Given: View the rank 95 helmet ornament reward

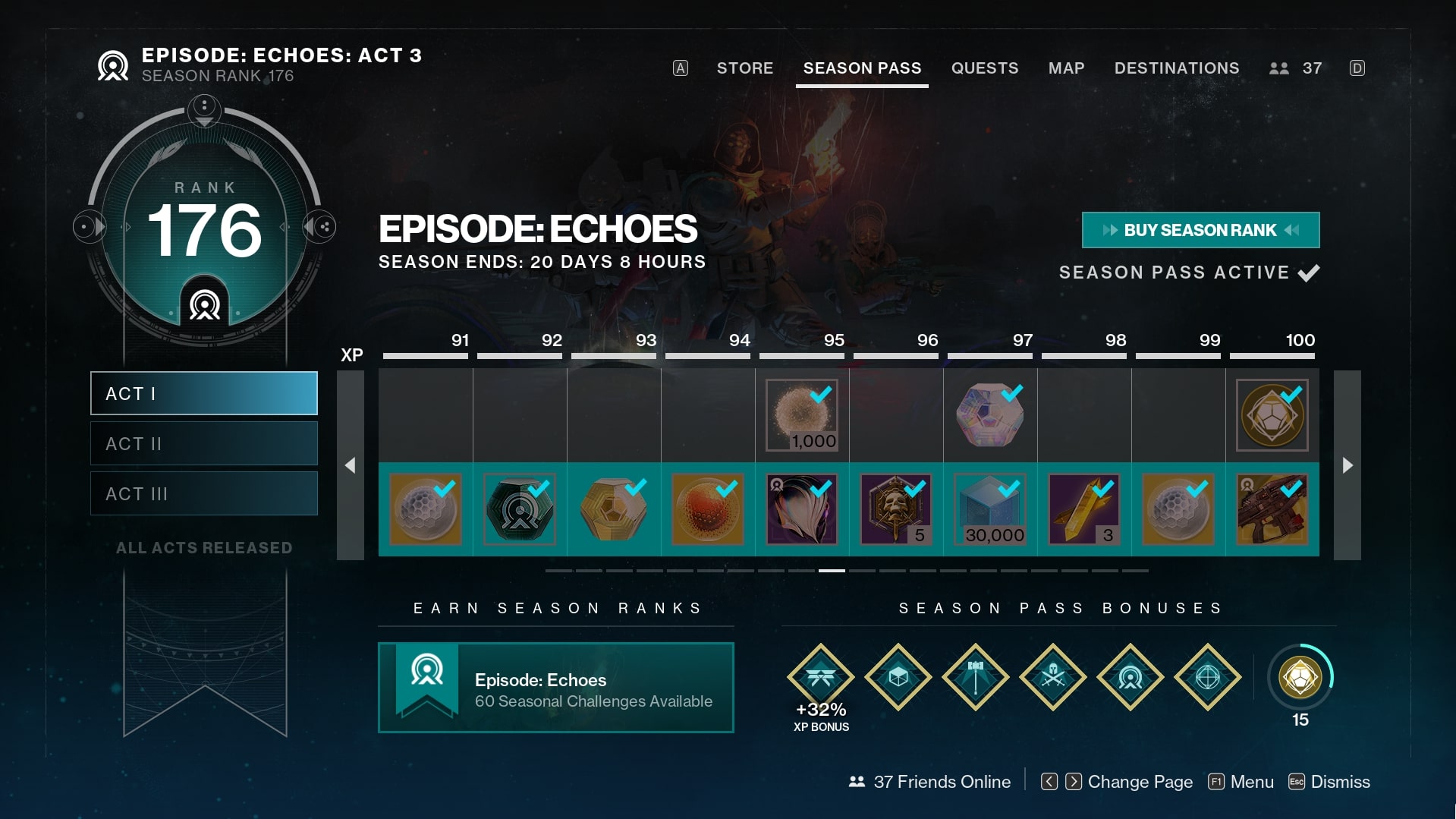Looking at the screenshot, I should (801, 509).
